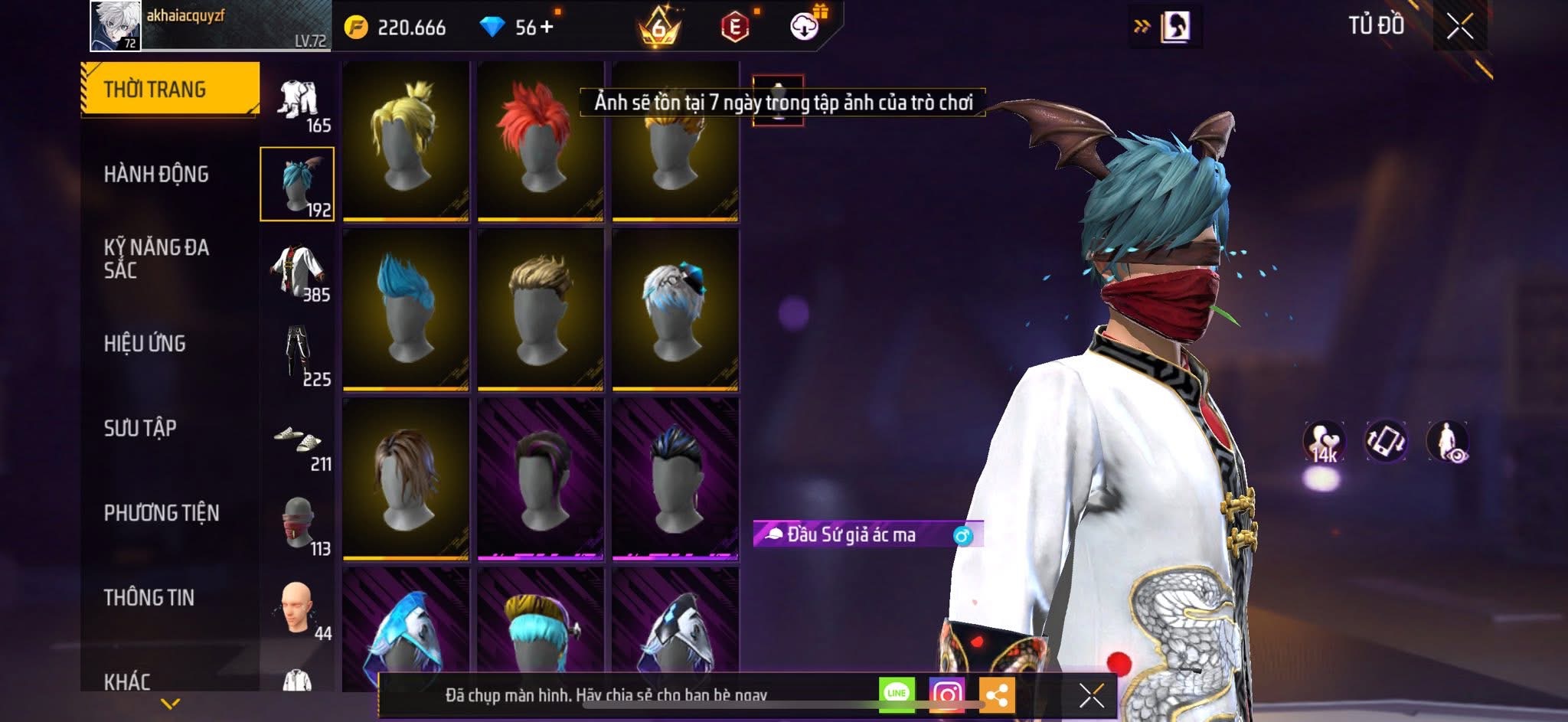Select the black and blue spiky hairstyle
Screen dimensions: 1568x722
(x=675, y=479)
